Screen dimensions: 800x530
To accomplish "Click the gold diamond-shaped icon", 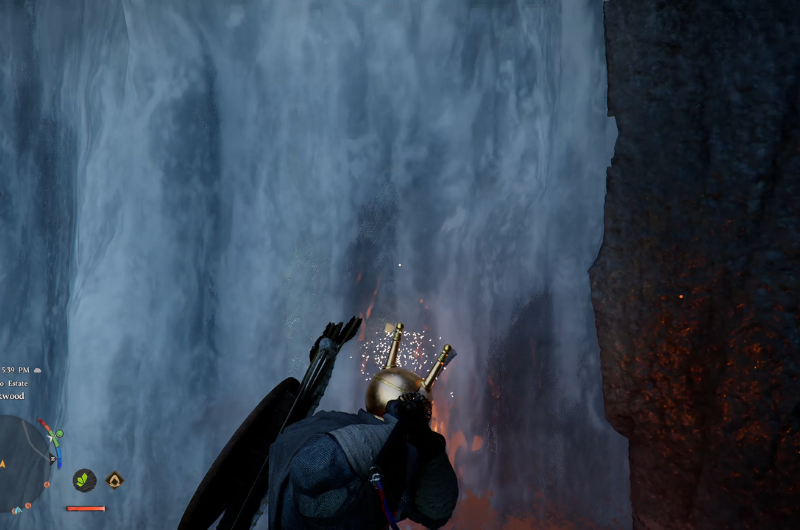I will 114,480.
